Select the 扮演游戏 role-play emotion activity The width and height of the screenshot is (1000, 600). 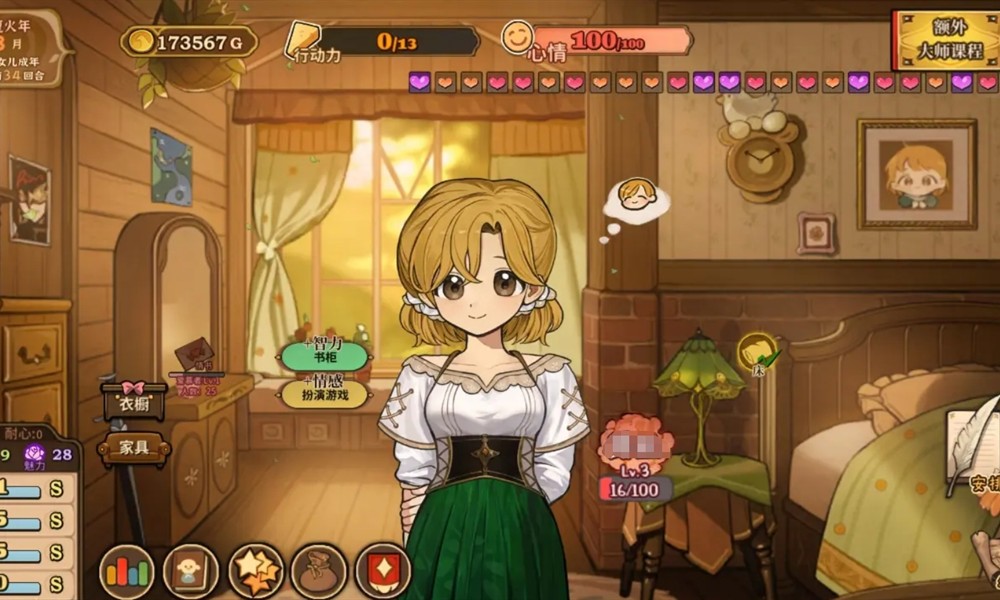324,392
